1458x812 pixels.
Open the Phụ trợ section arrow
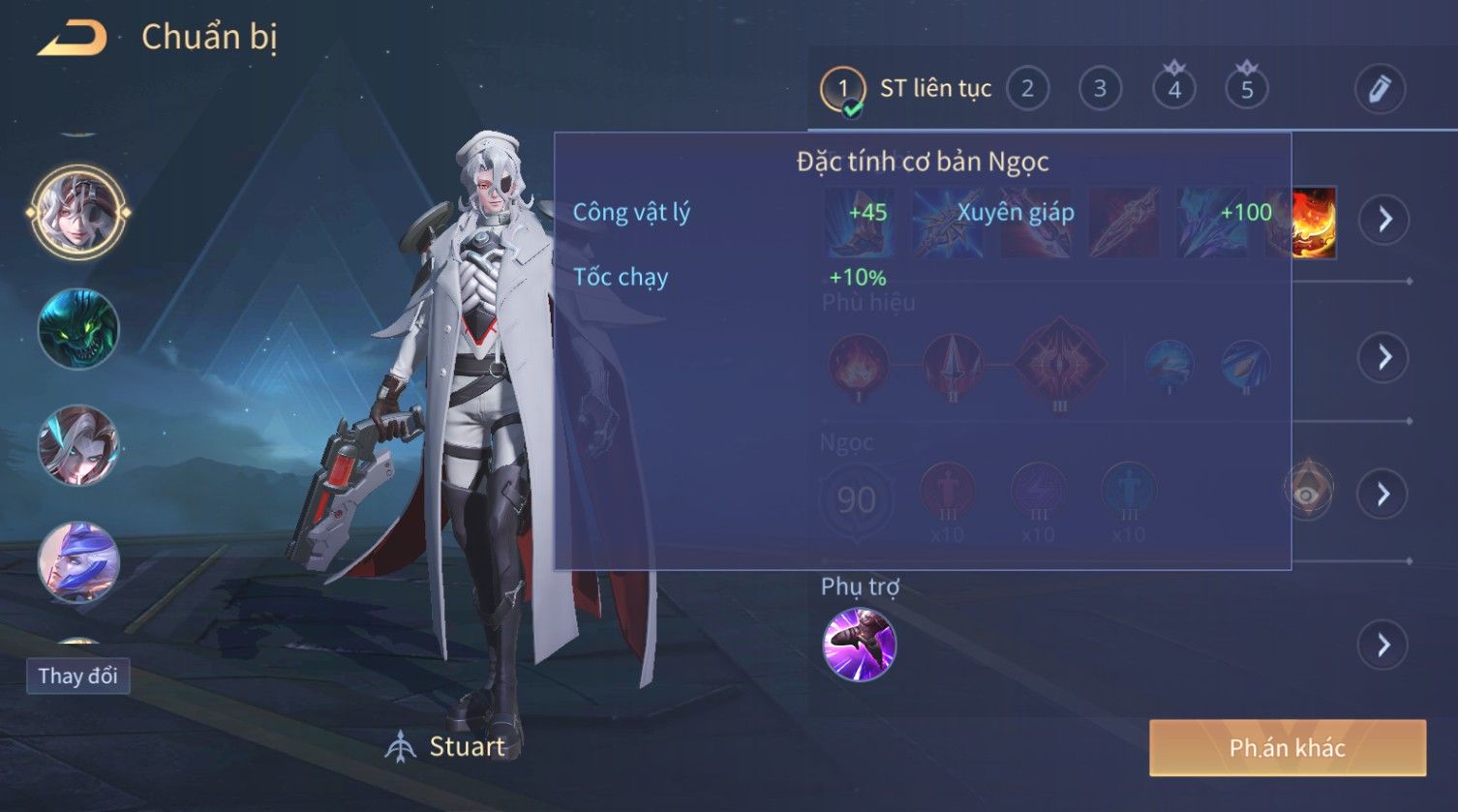[1384, 645]
